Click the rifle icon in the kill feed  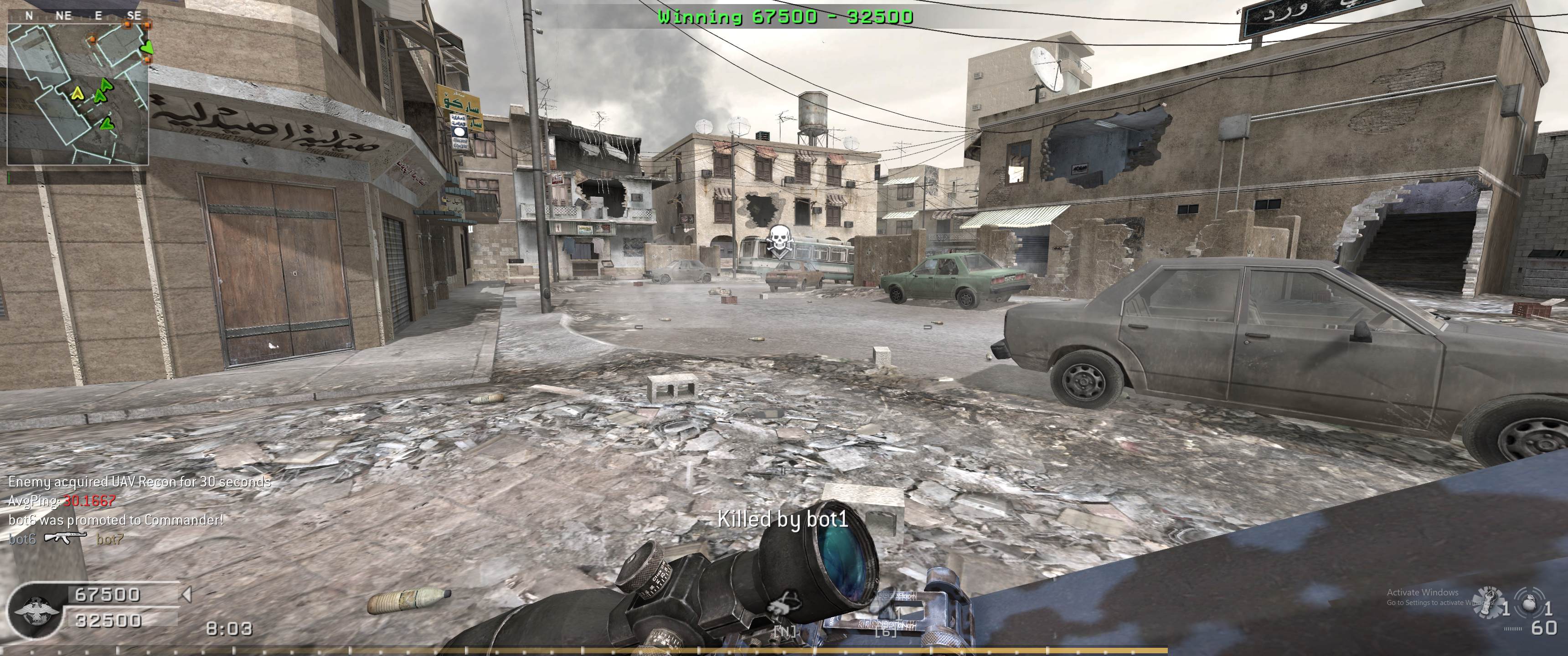[x=66, y=538]
